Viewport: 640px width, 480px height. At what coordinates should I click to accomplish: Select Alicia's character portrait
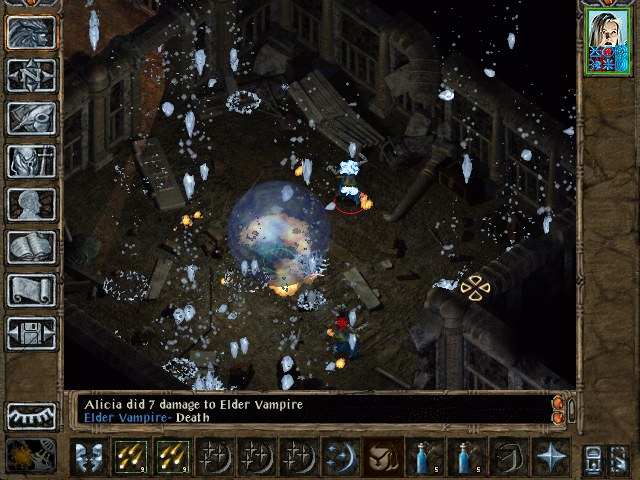(608, 41)
